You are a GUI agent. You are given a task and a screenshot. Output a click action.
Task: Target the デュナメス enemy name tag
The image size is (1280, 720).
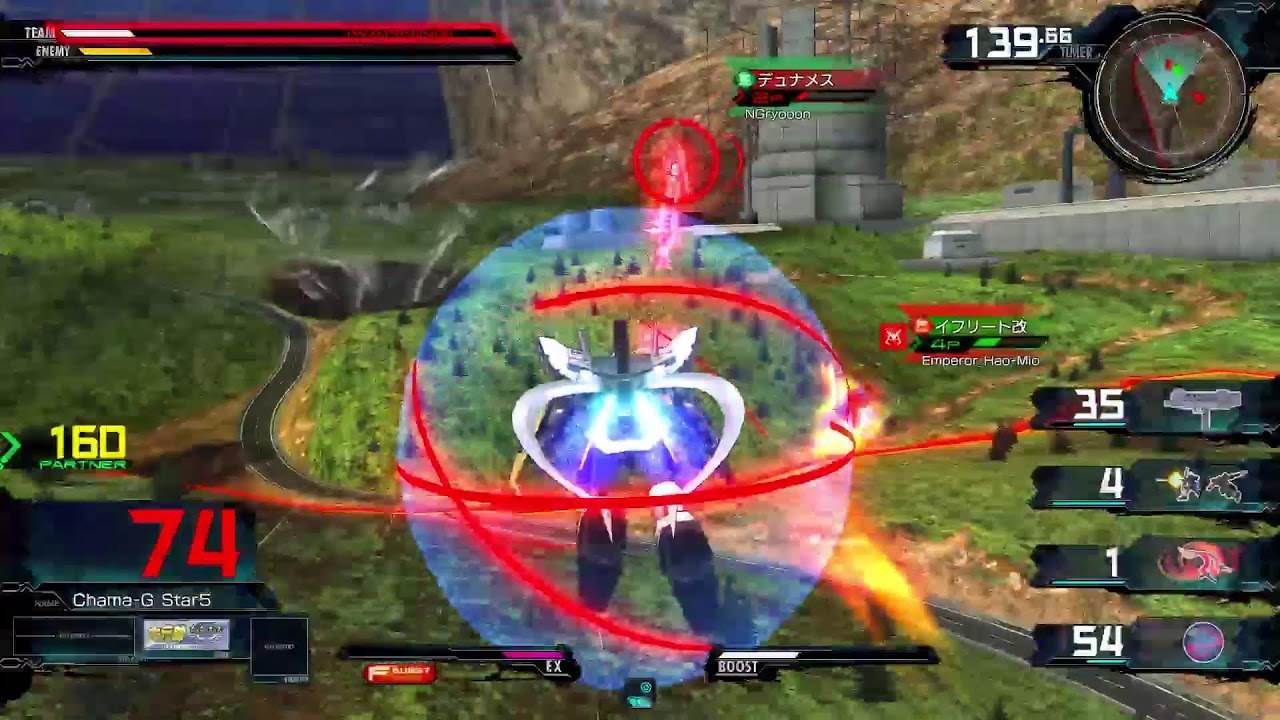796,81
